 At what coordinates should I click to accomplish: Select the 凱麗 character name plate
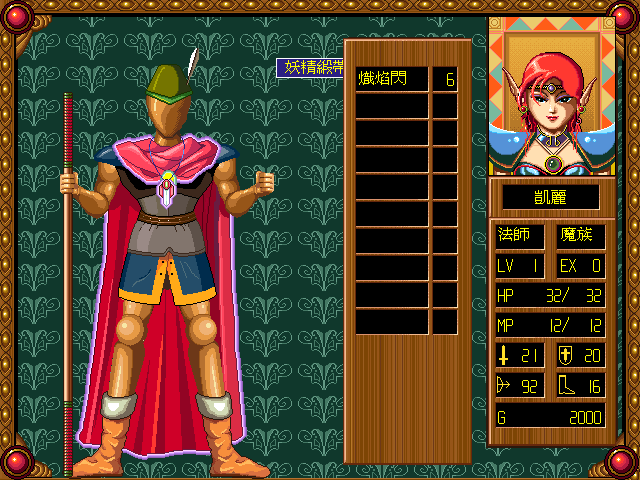pos(549,196)
